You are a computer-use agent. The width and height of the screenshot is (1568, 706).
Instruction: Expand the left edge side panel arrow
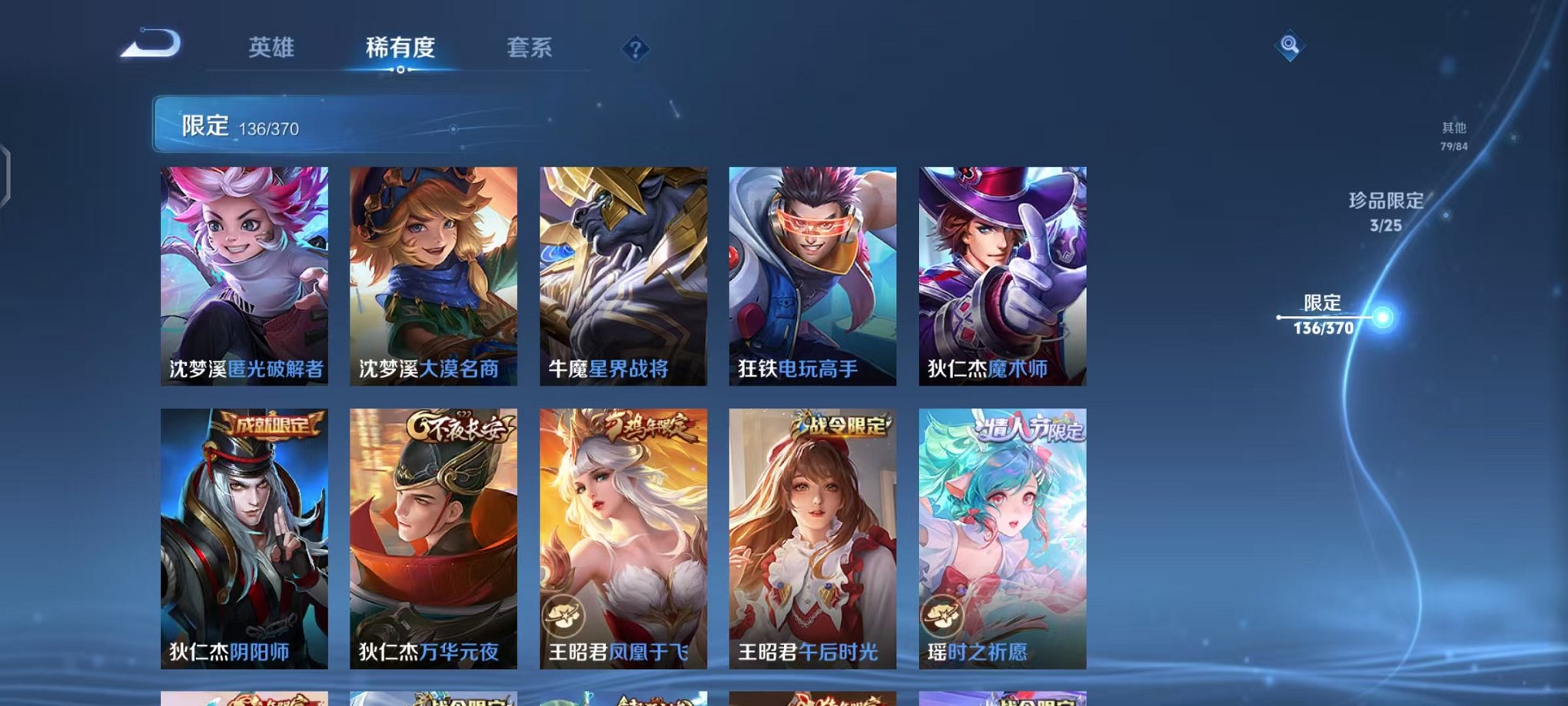click(x=6, y=169)
